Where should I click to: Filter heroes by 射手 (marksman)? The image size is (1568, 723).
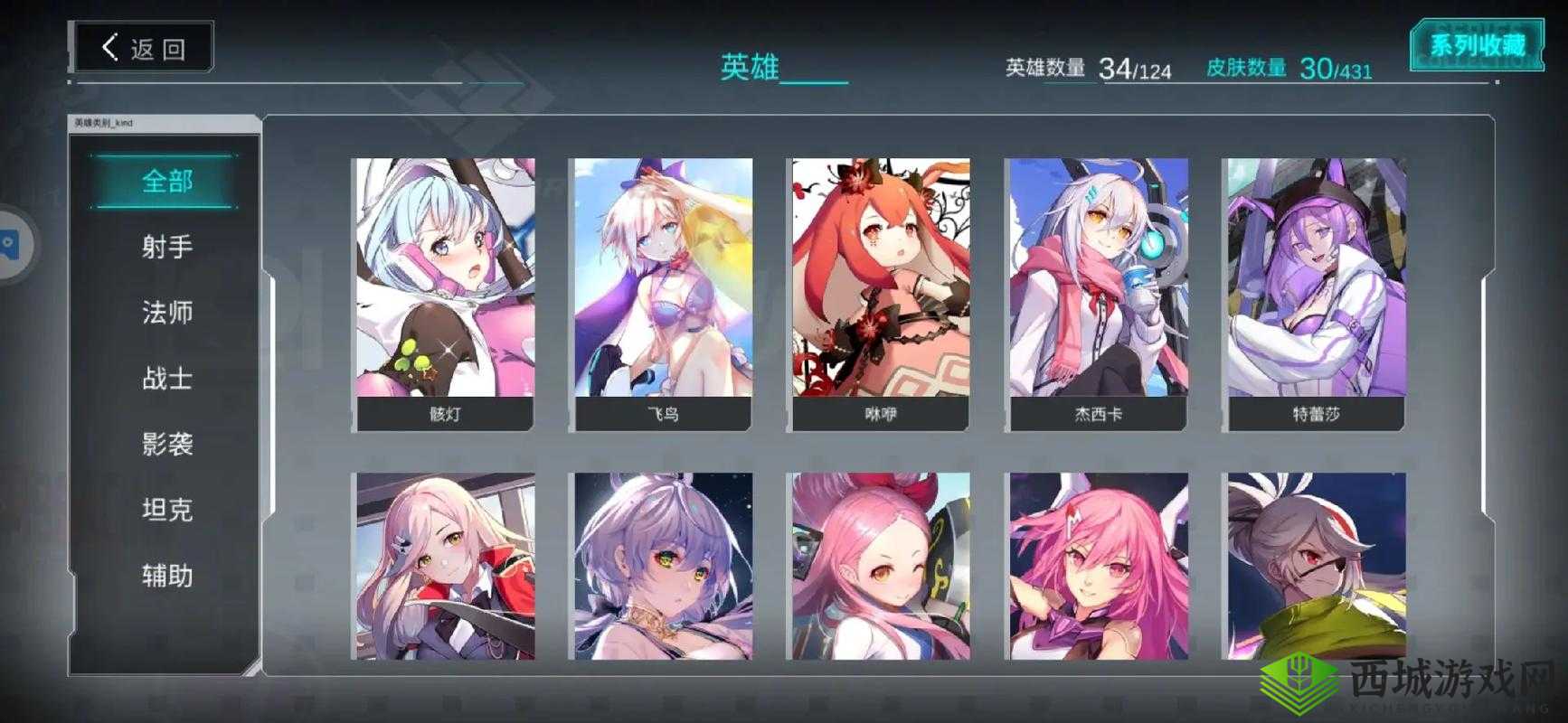click(167, 247)
